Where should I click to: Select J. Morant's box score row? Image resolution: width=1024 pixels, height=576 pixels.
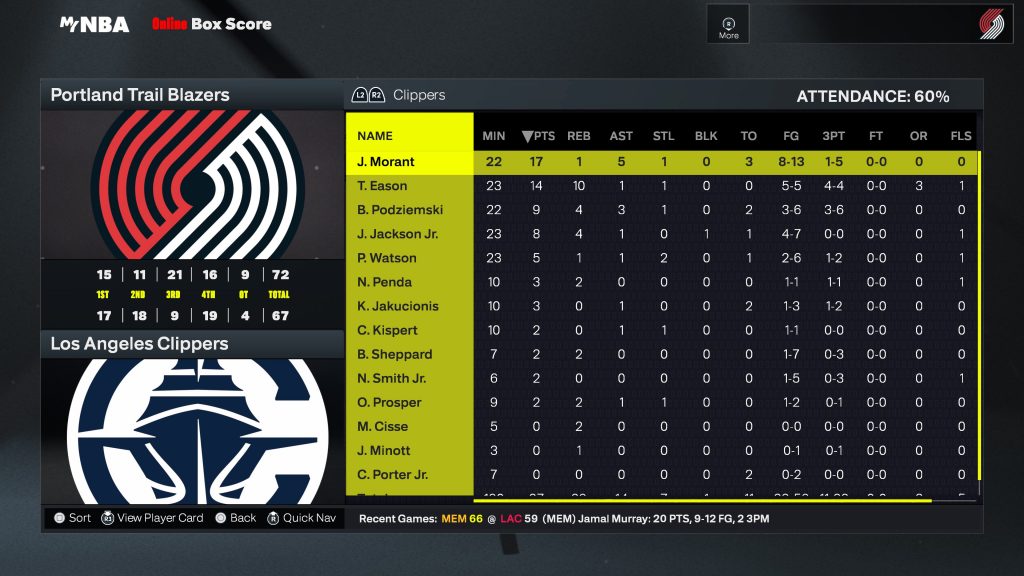pos(386,162)
